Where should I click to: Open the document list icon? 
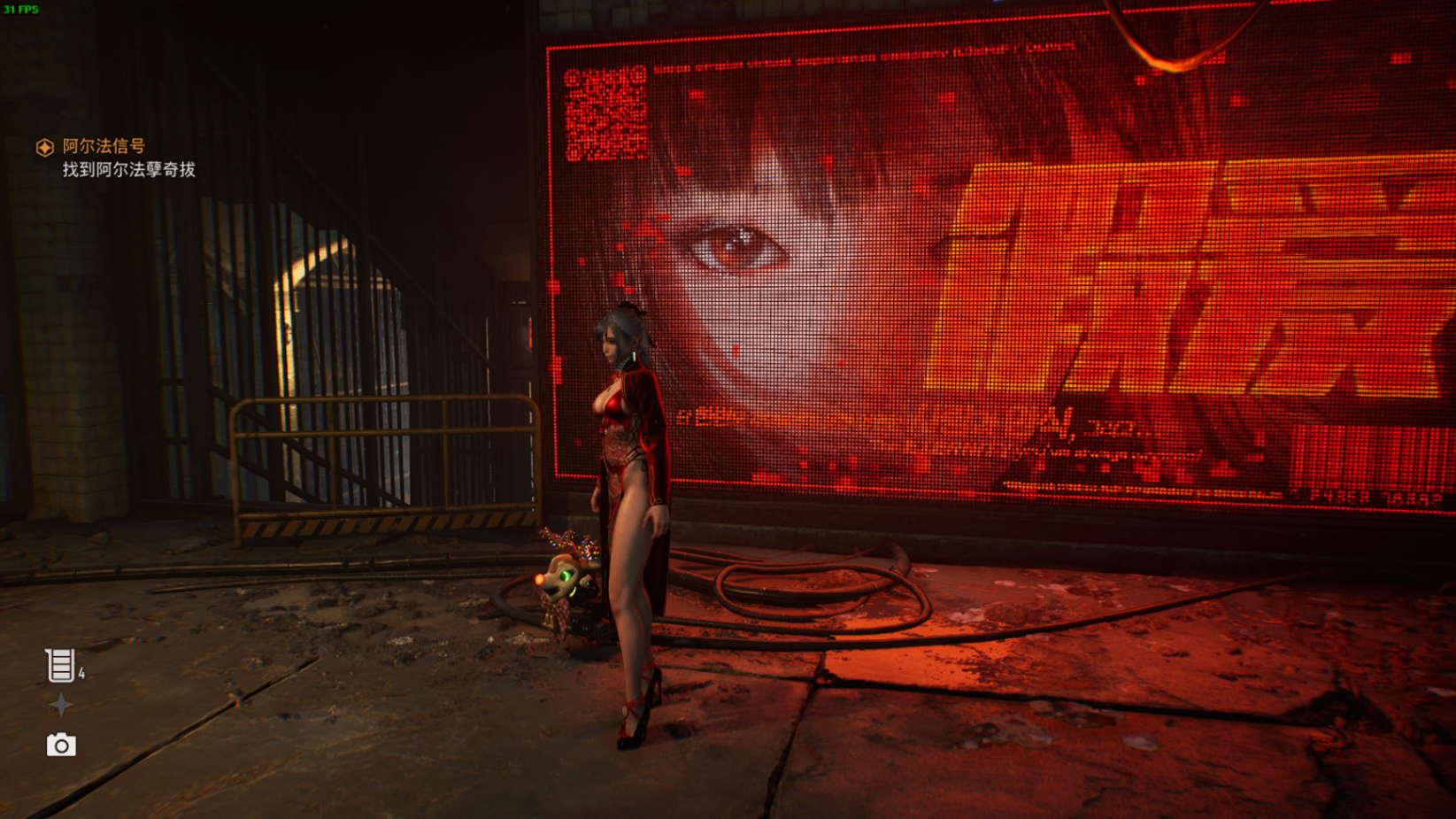pyautogui.click(x=60, y=666)
